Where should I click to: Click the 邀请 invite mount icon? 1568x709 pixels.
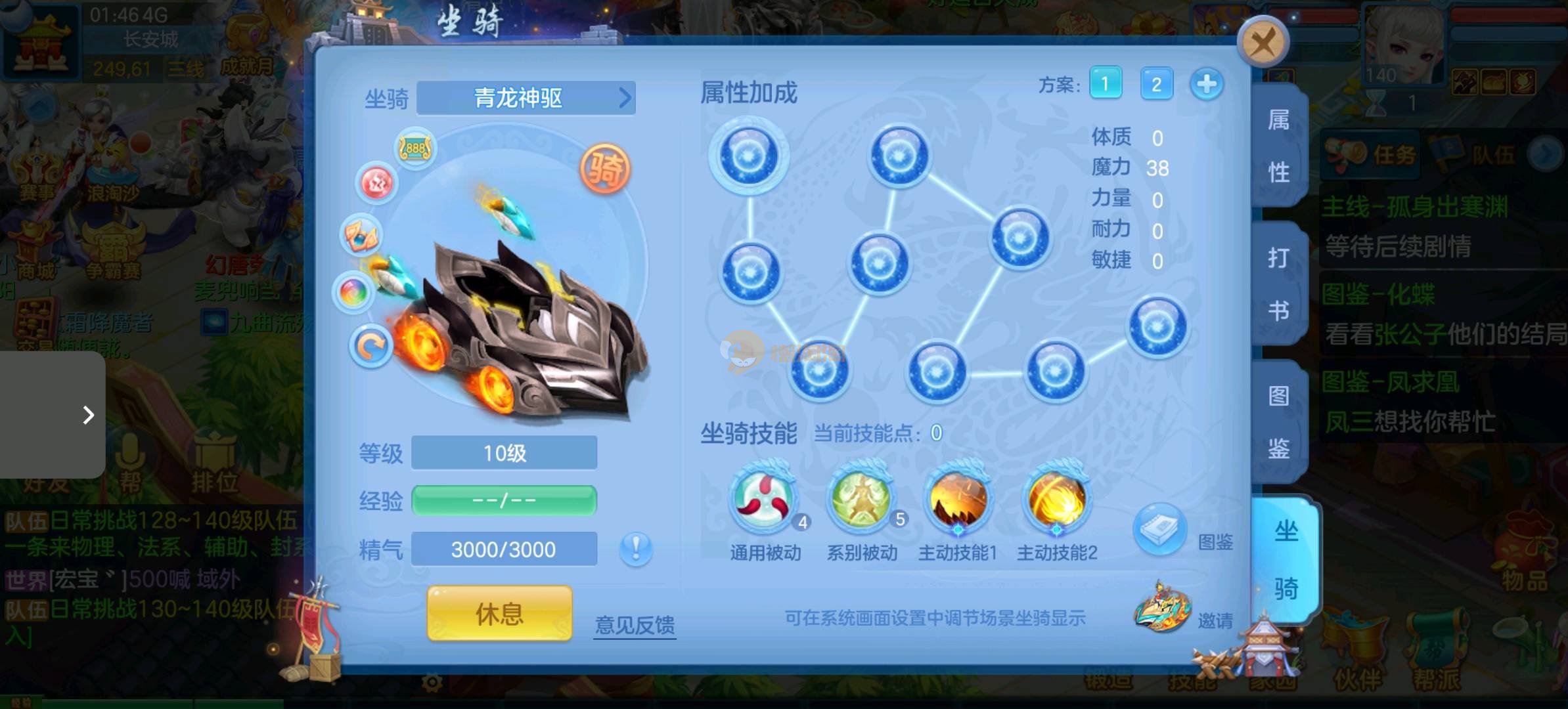pyautogui.click(x=1163, y=609)
